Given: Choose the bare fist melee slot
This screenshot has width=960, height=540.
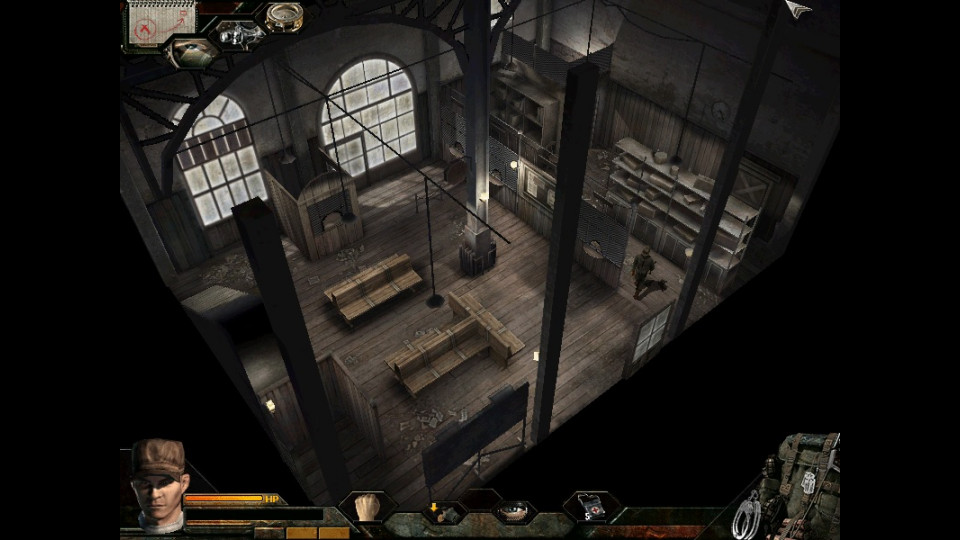Looking at the screenshot, I should pos(366,506).
